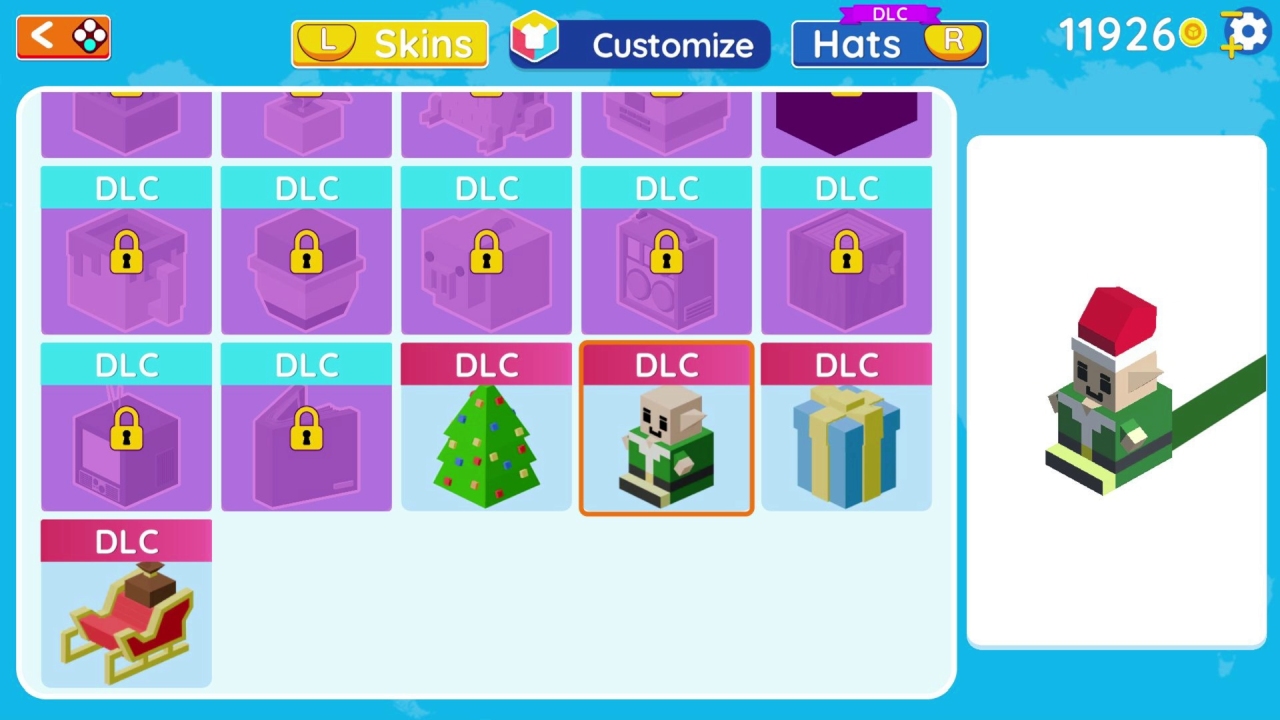
Task: Click the DLC banner above Hats
Action: (888, 13)
